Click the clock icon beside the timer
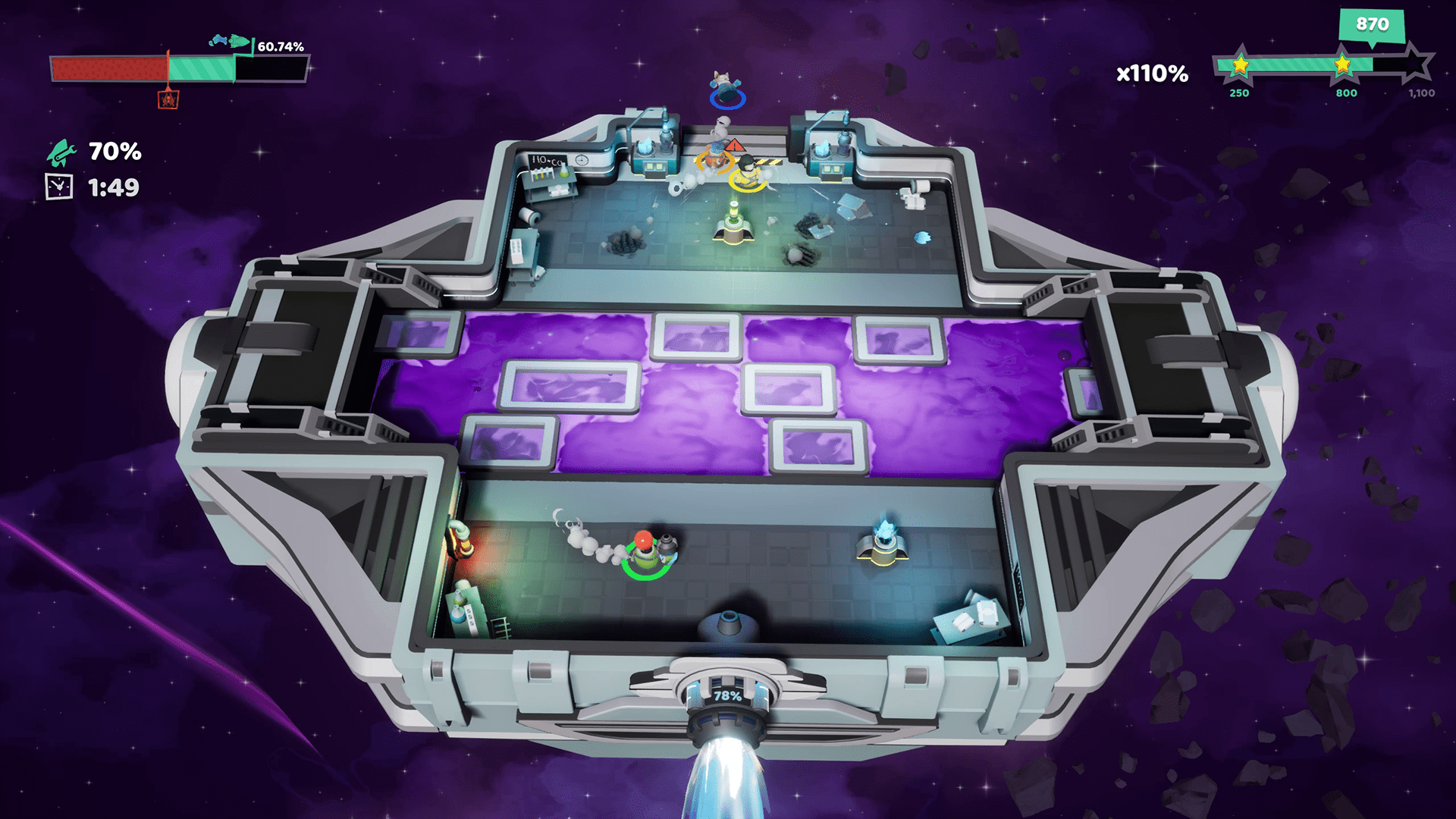The width and height of the screenshot is (1456, 819). 59,187
